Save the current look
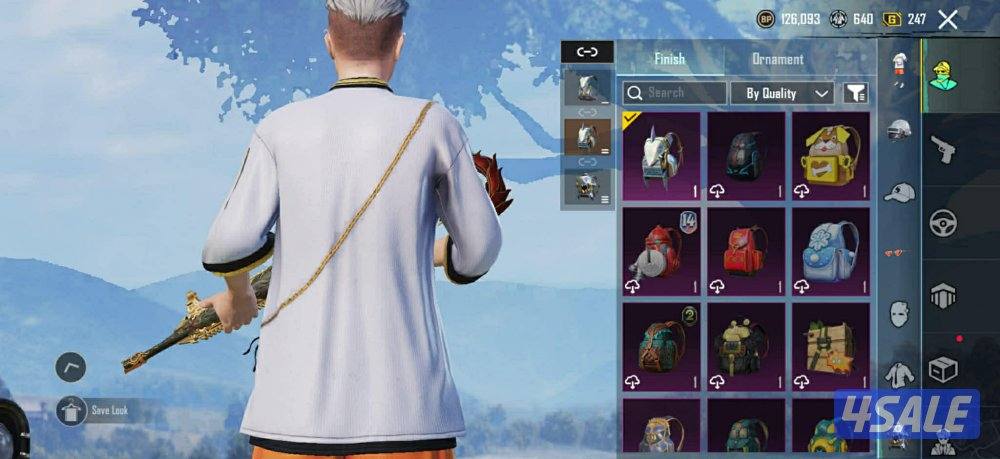 tap(71, 411)
